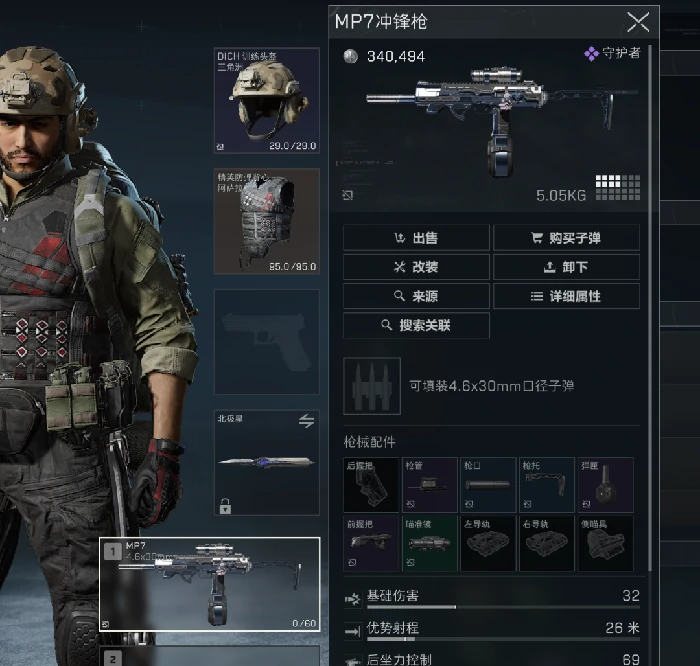Image resolution: width=700 pixels, height=666 pixels.
Task: Select the body armor vest slot
Action: pyautogui.click(x=266, y=220)
